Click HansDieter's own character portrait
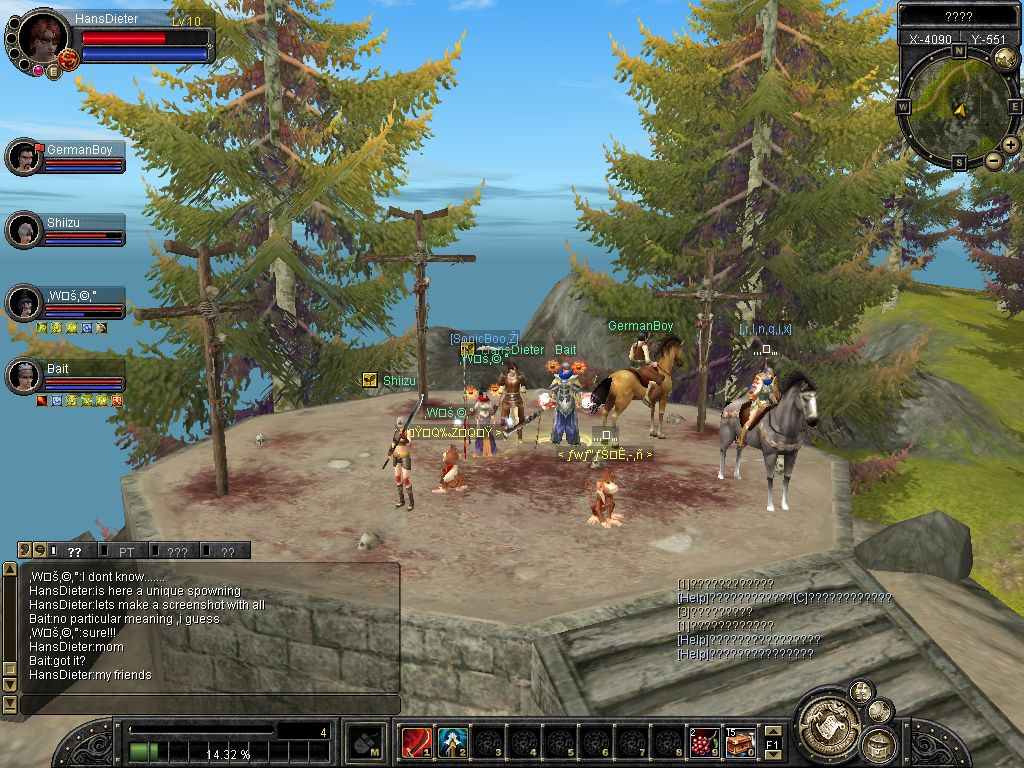The height and width of the screenshot is (768, 1024). pyautogui.click(x=42, y=38)
